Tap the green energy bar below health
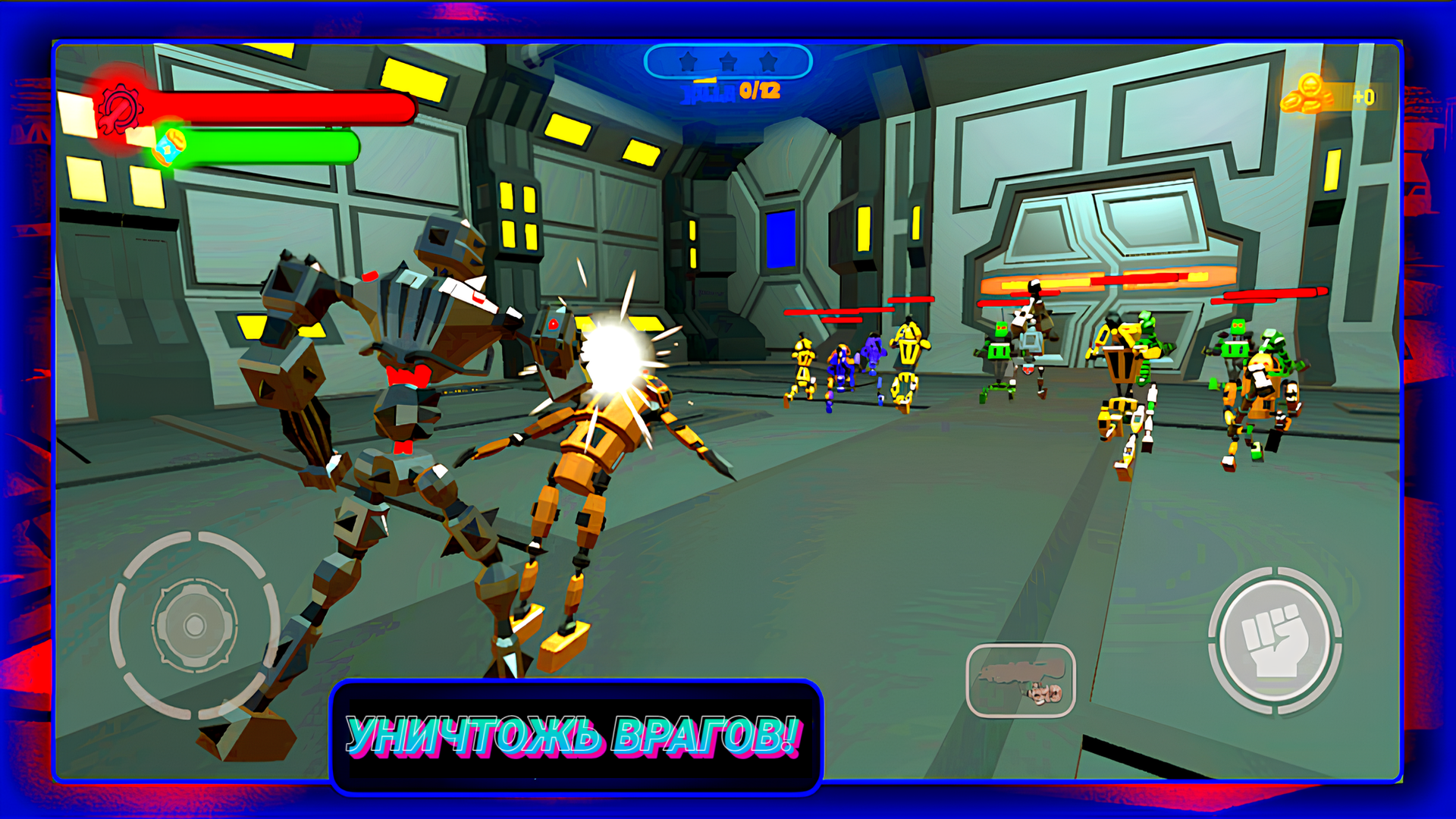This screenshot has width=1456, height=819. (269, 146)
